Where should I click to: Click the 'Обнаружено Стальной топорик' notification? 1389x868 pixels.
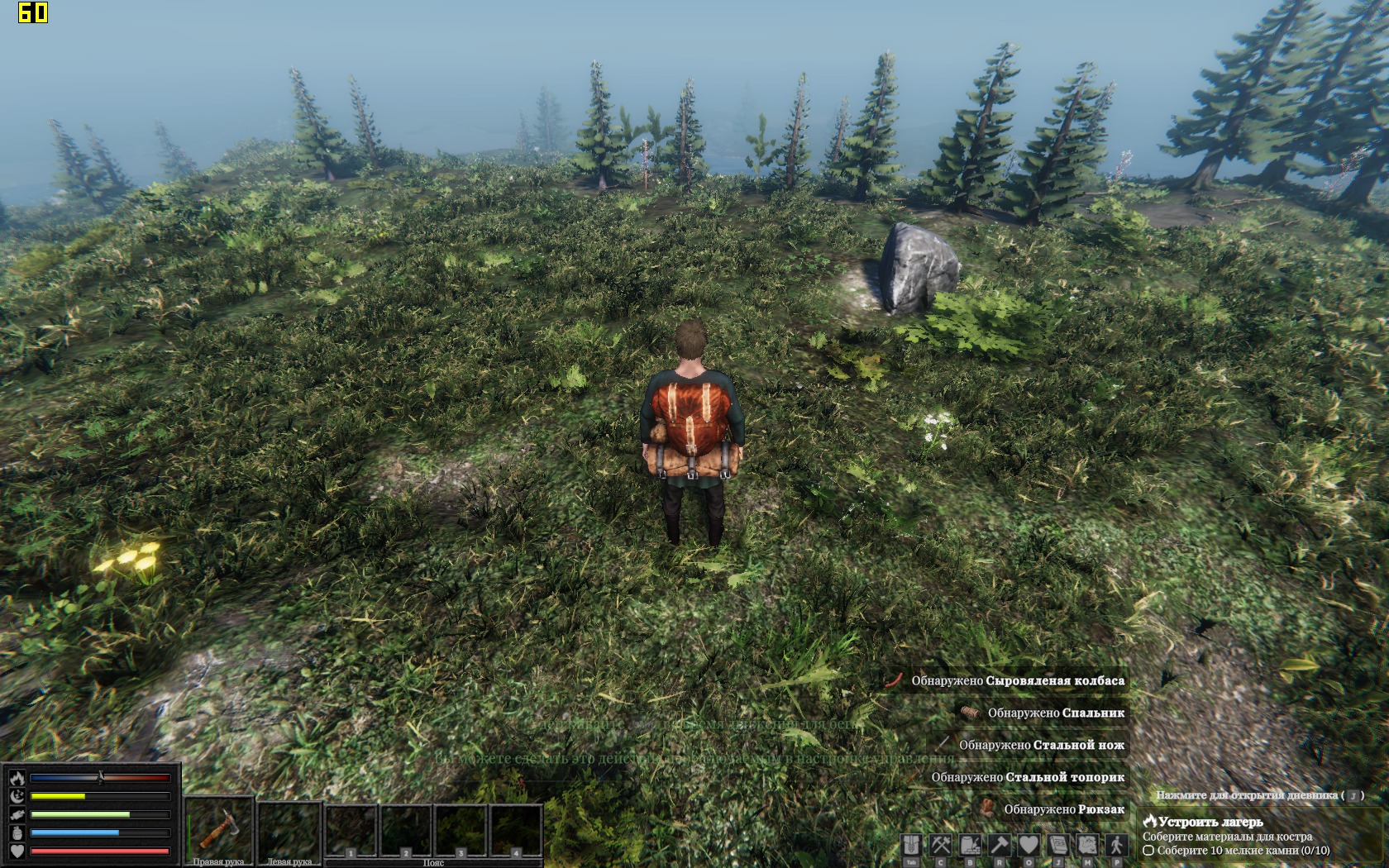point(1027,777)
